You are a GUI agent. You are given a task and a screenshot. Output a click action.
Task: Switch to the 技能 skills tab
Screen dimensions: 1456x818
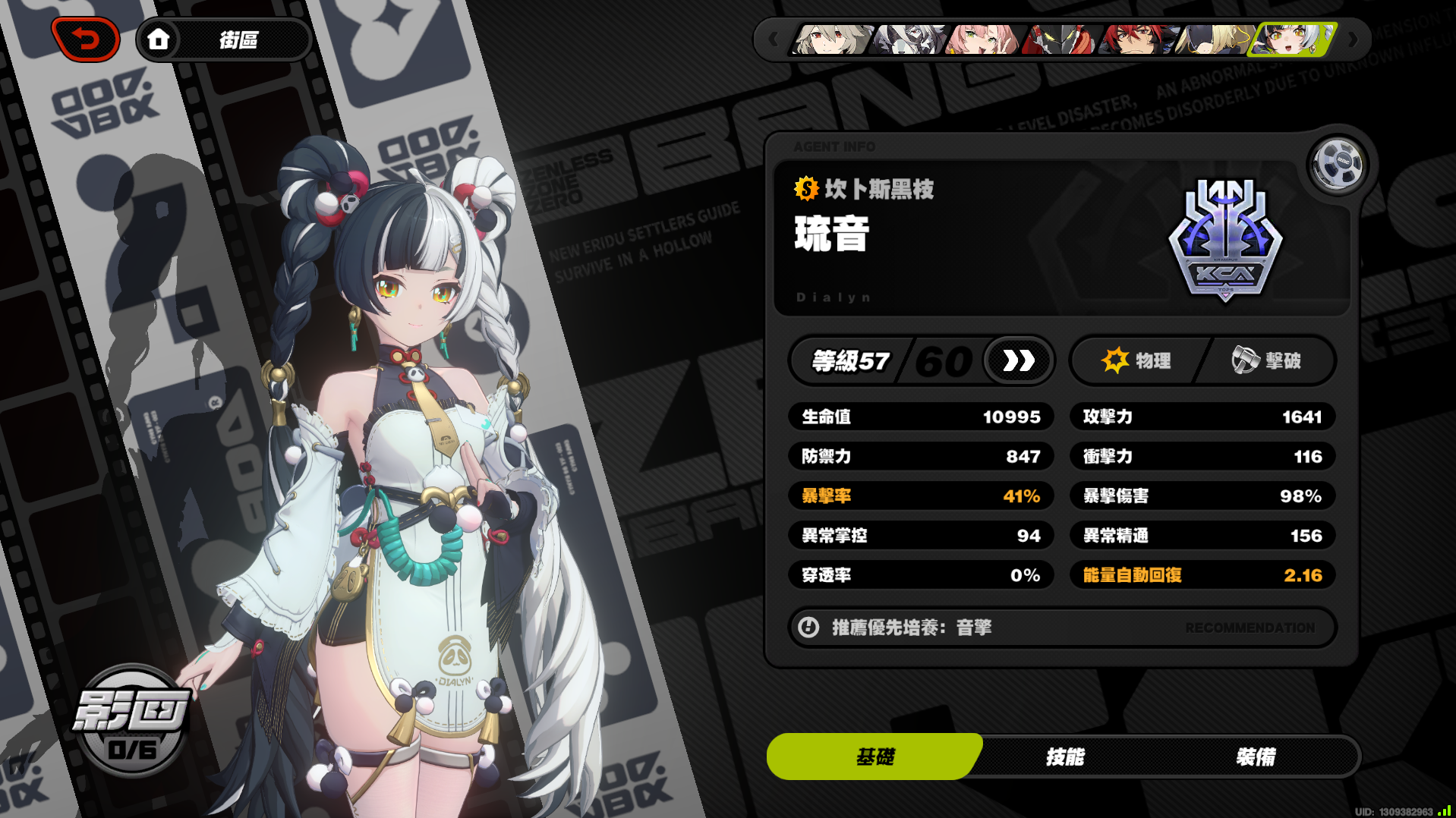[x=1065, y=757]
